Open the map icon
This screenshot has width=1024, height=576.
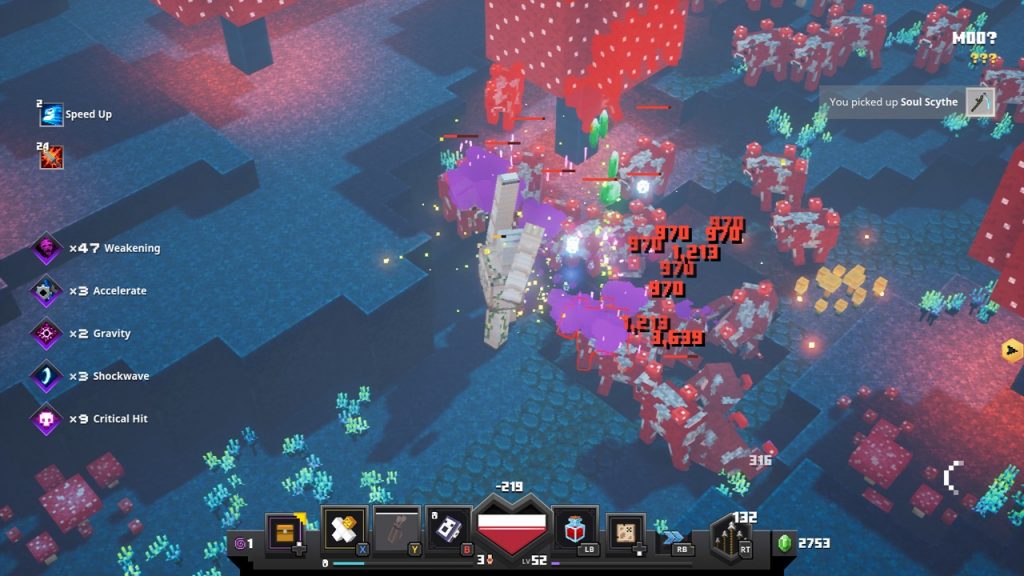pos(626,531)
